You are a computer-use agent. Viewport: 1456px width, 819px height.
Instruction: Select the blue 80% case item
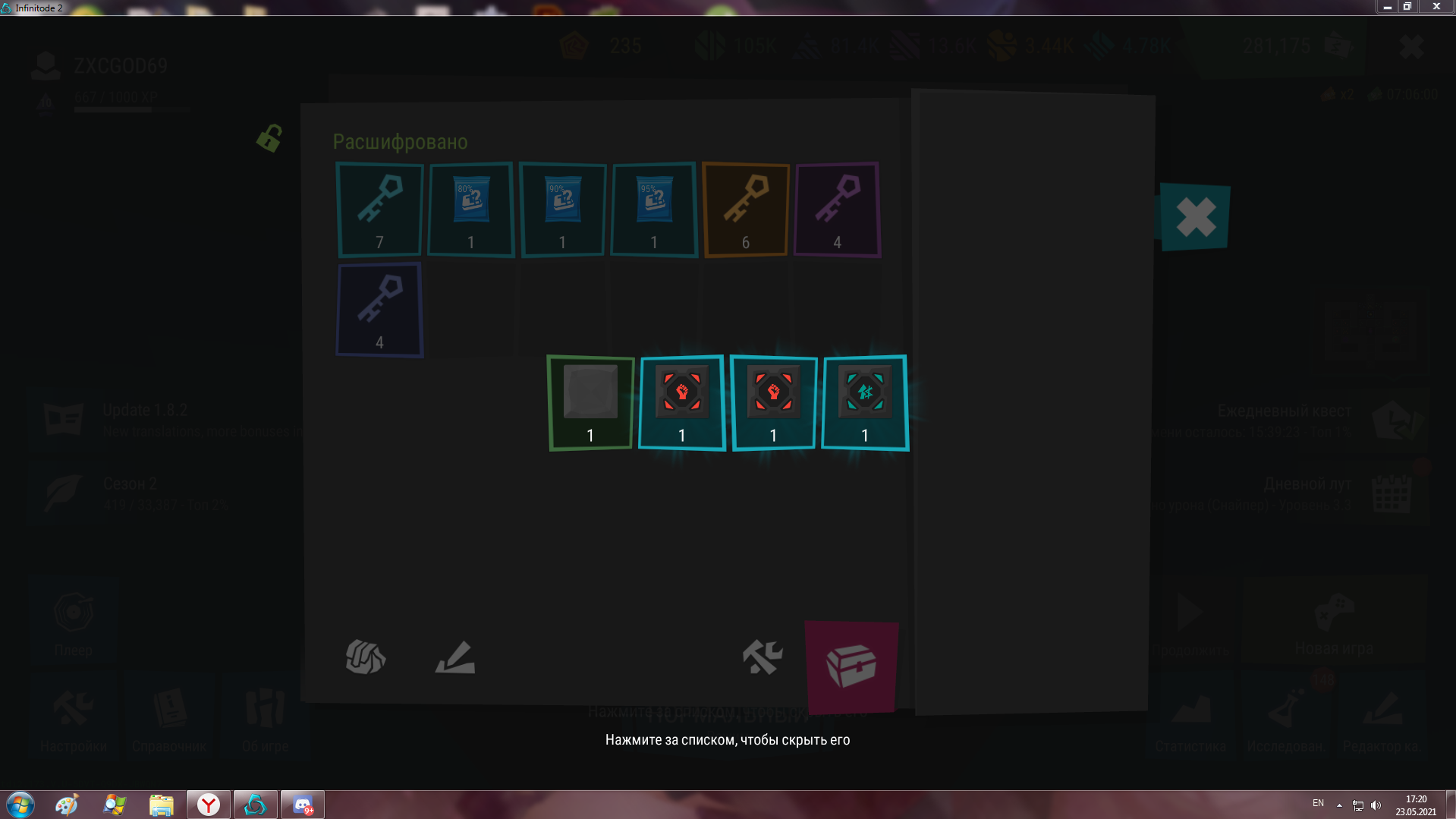coord(471,209)
